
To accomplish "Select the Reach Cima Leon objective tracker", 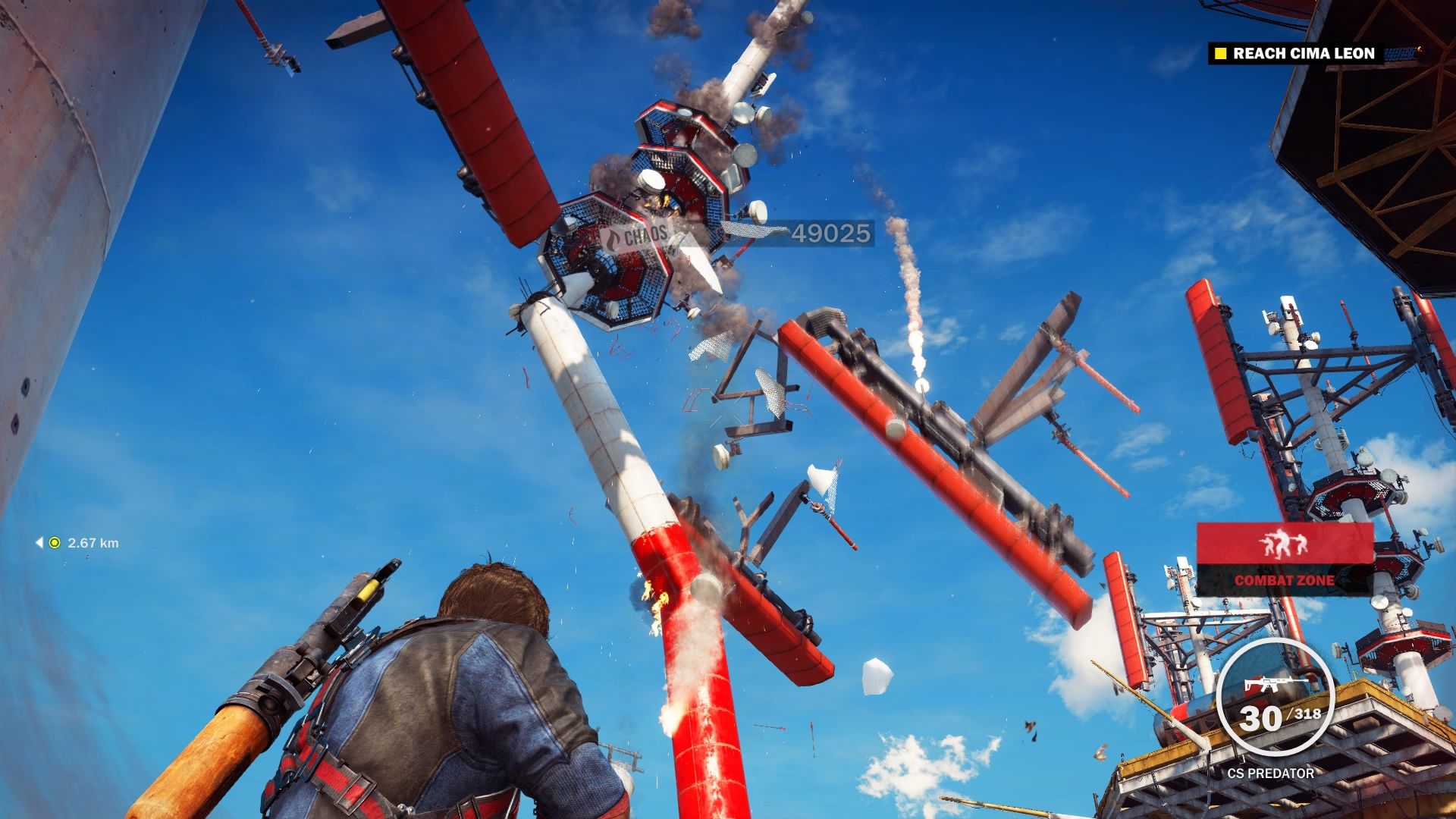I will 1303,53.
